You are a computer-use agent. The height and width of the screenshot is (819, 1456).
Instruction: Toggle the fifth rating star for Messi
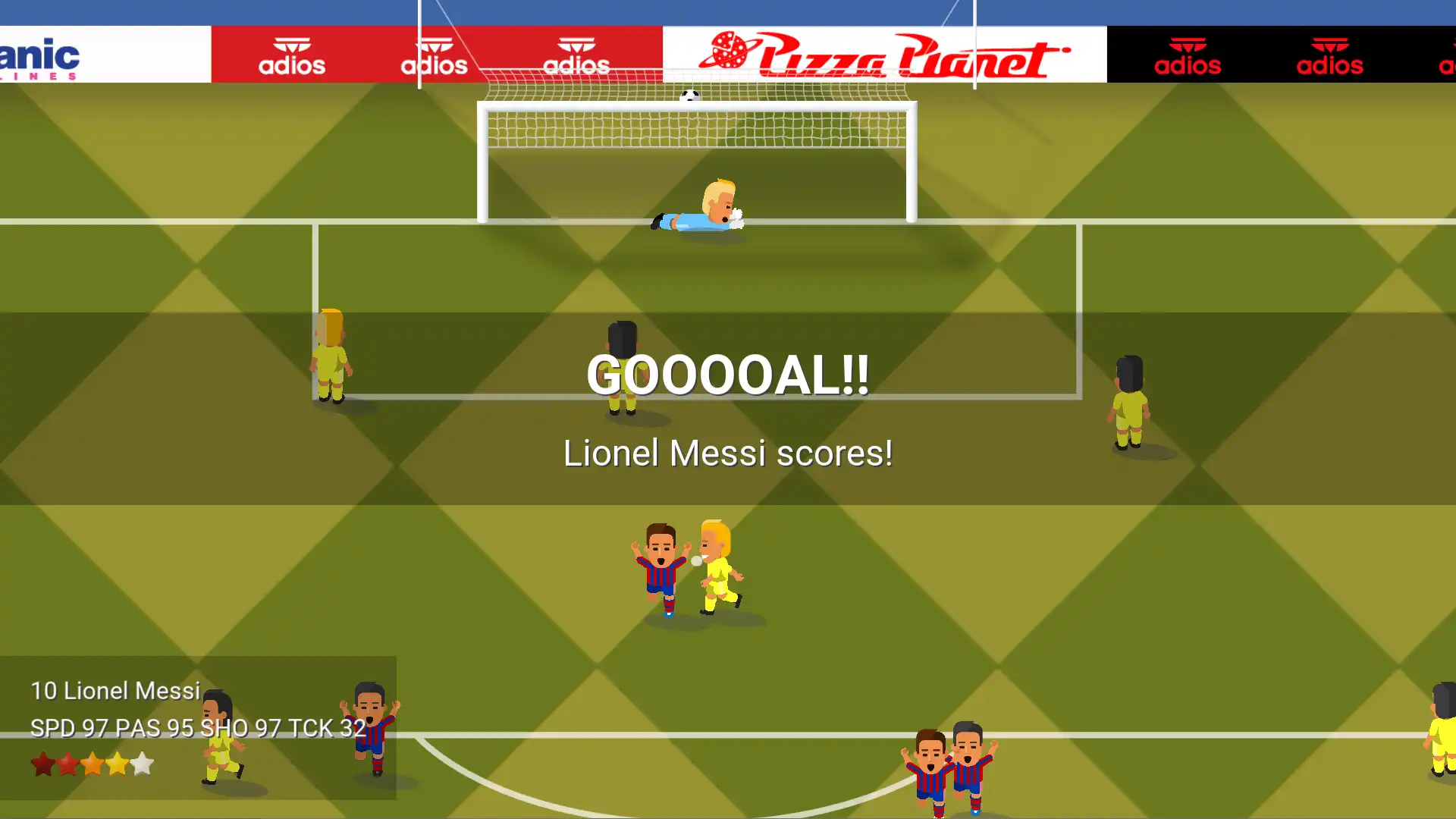141,764
